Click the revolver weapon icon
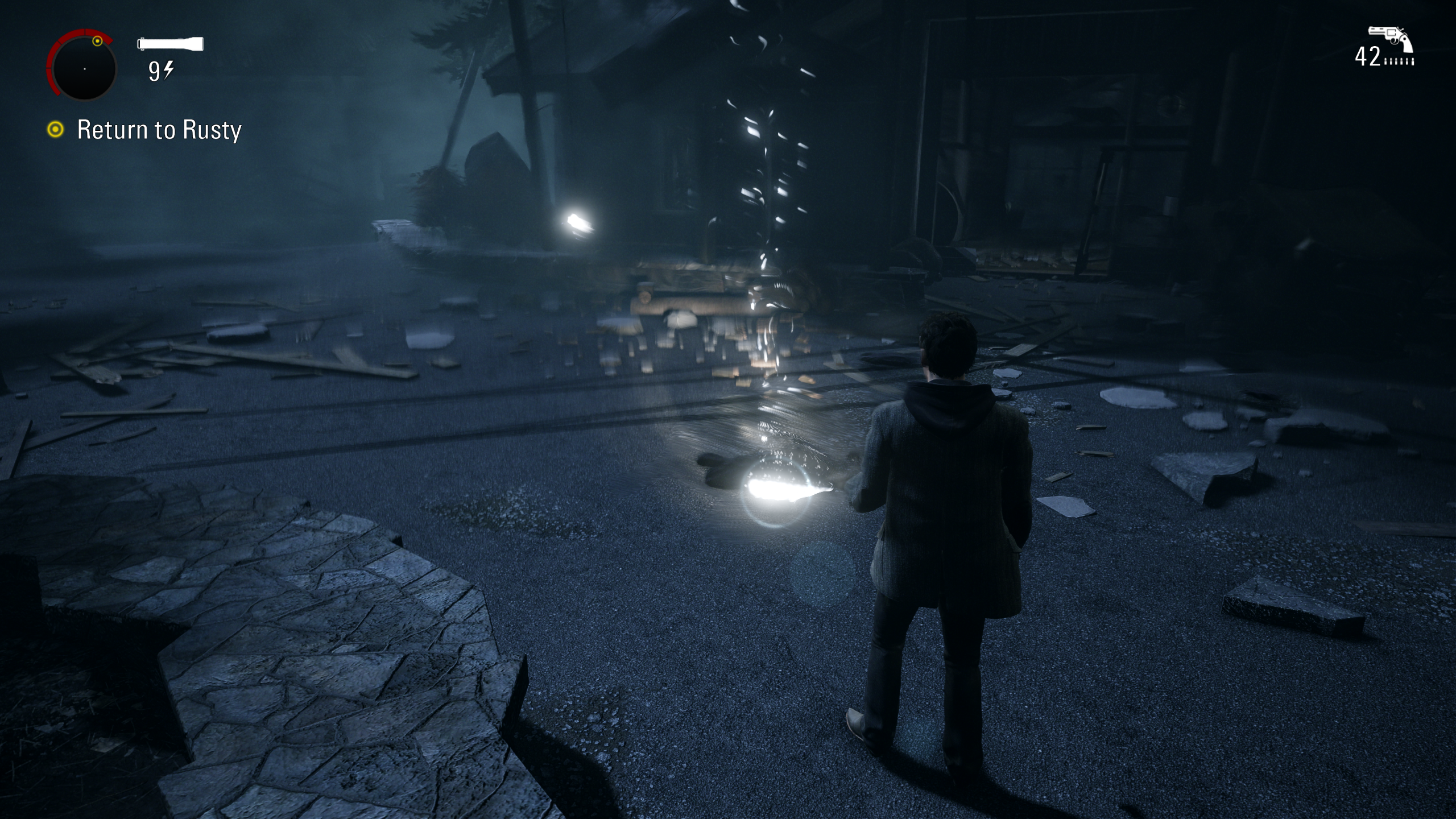This screenshot has width=1456, height=819. point(1390,39)
